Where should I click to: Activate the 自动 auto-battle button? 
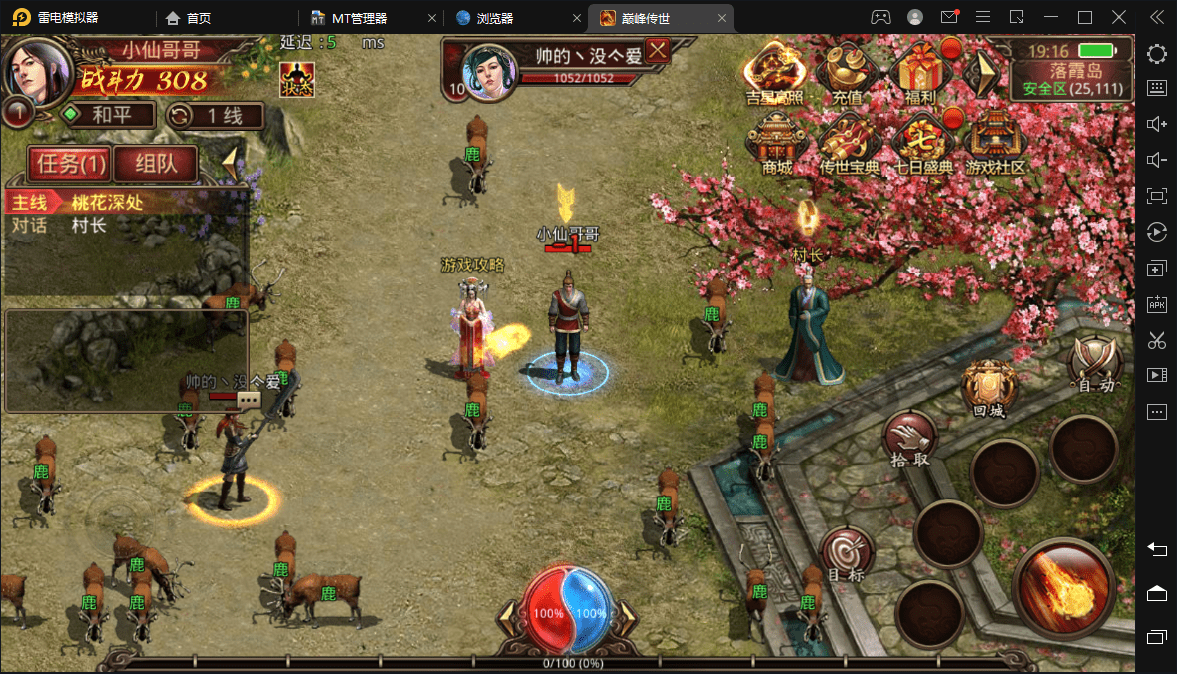tap(1093, 361)
